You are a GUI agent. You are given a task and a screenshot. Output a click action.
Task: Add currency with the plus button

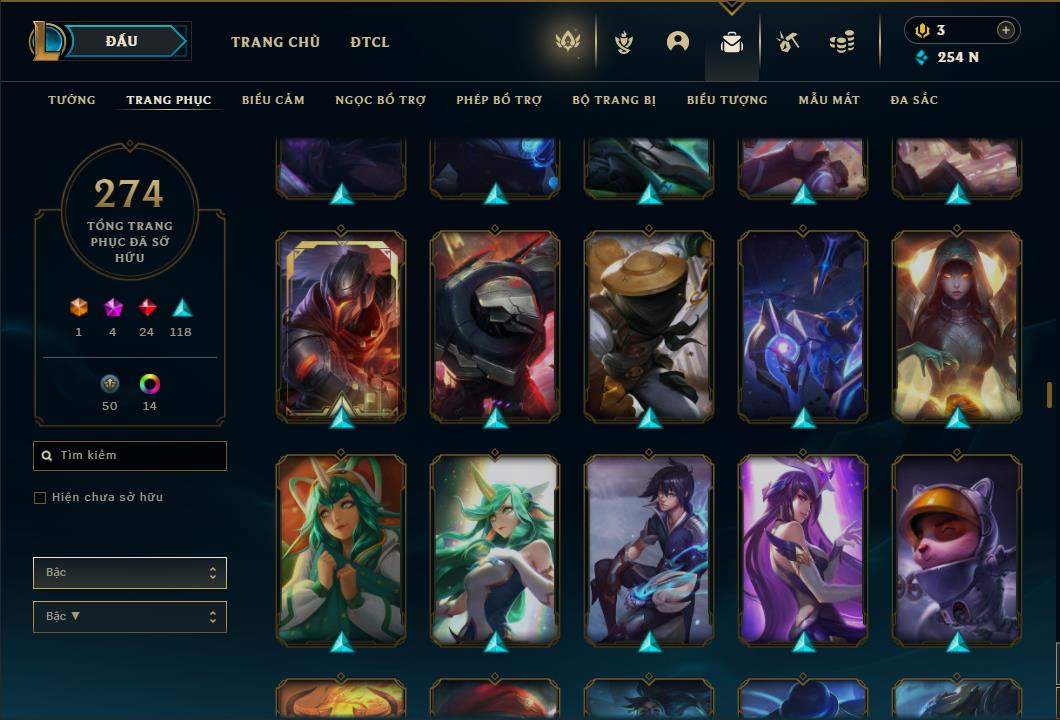[x=1006, y=30]
